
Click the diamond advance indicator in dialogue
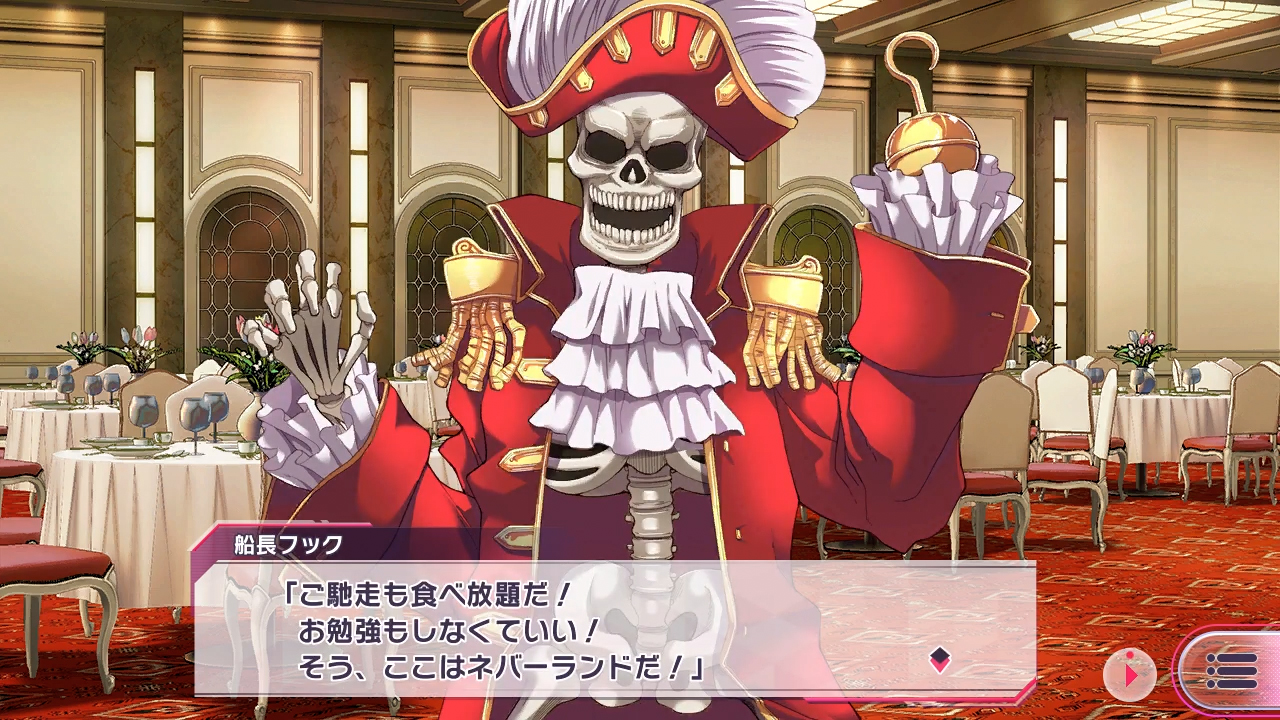(x=939, y=658)
